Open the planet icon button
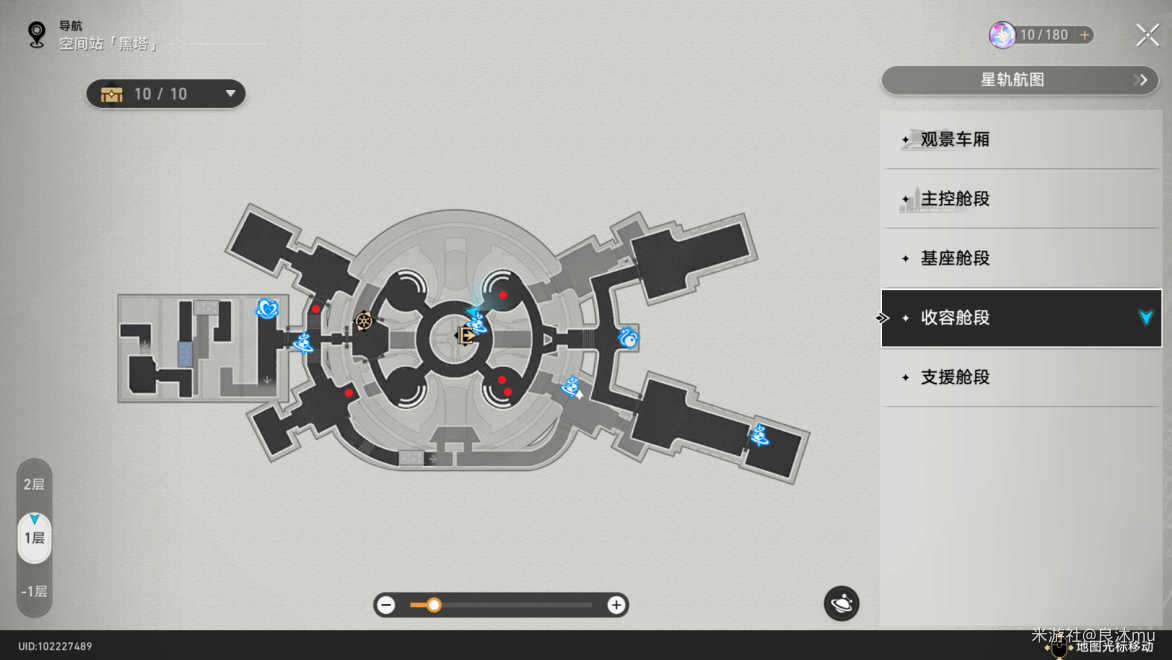The width and height of the screenshot is (1172, 660). tap(841, 603)
